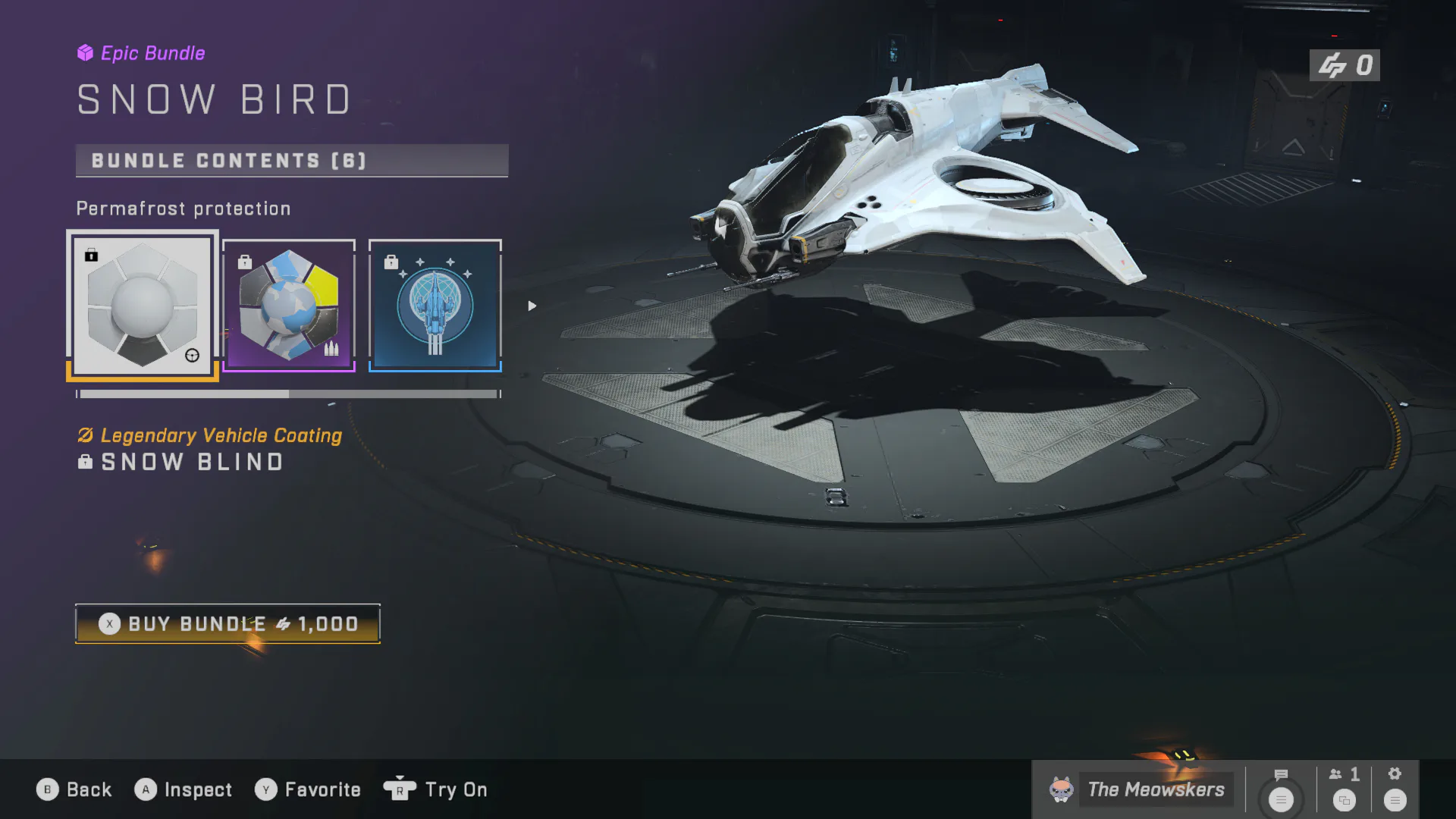Open the settings gear menu
Image resolution: width=1456 pixels, height=819 pixels.
click(x=1395, y=789)
